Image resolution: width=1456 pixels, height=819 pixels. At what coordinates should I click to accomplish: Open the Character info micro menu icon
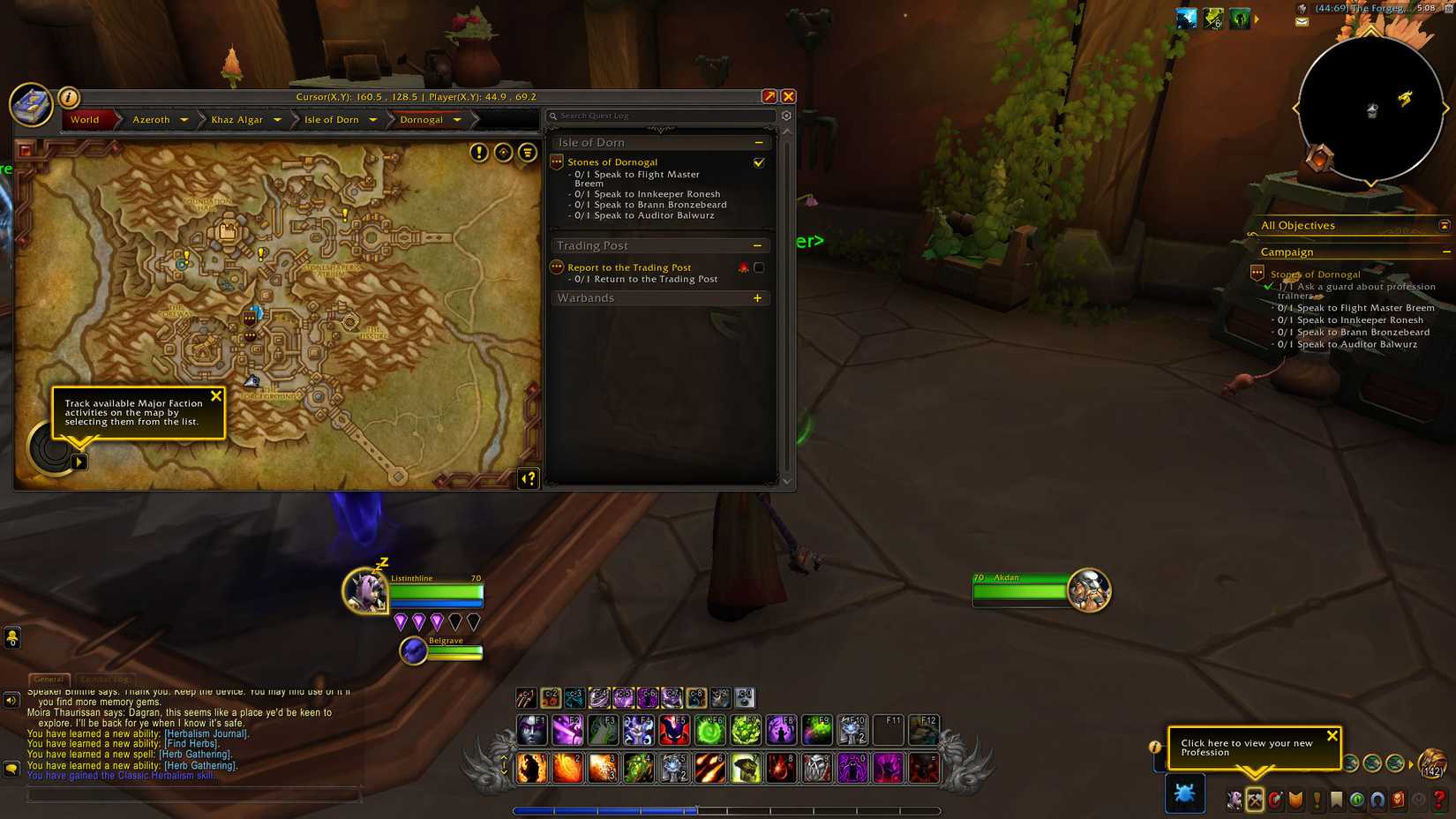(1234, 800)
